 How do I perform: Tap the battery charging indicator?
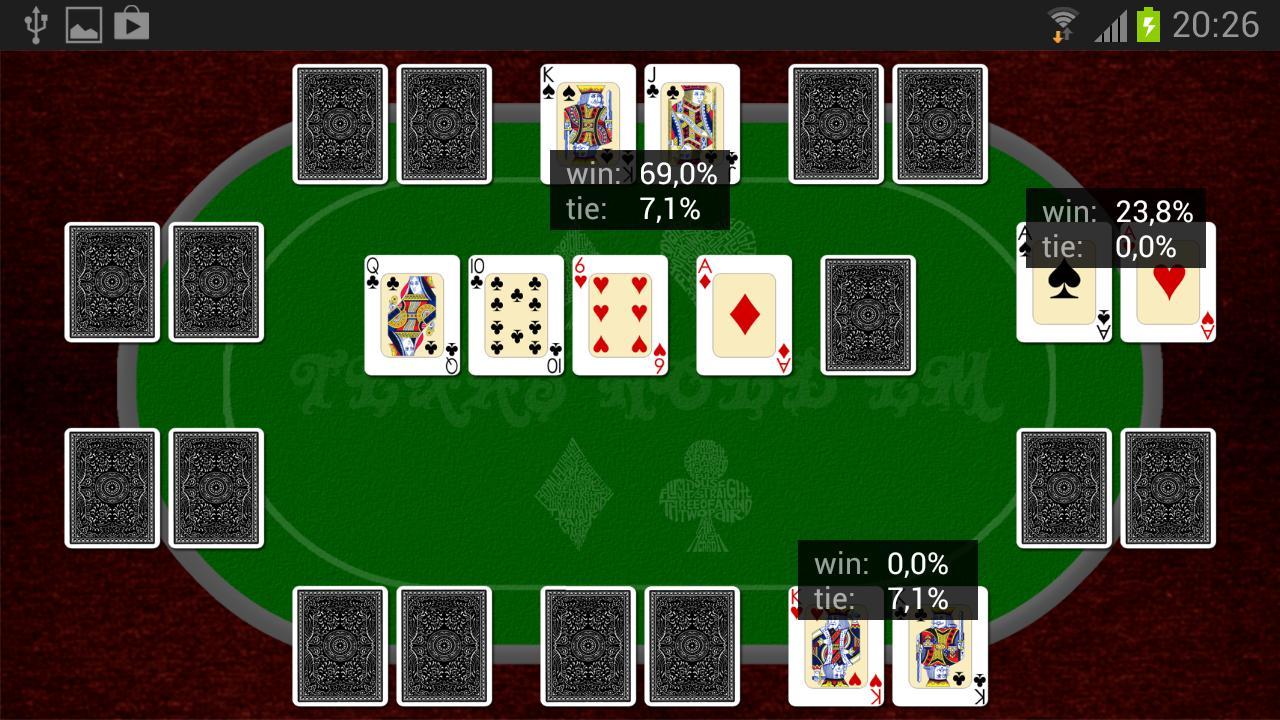[x=1146, y=24]
